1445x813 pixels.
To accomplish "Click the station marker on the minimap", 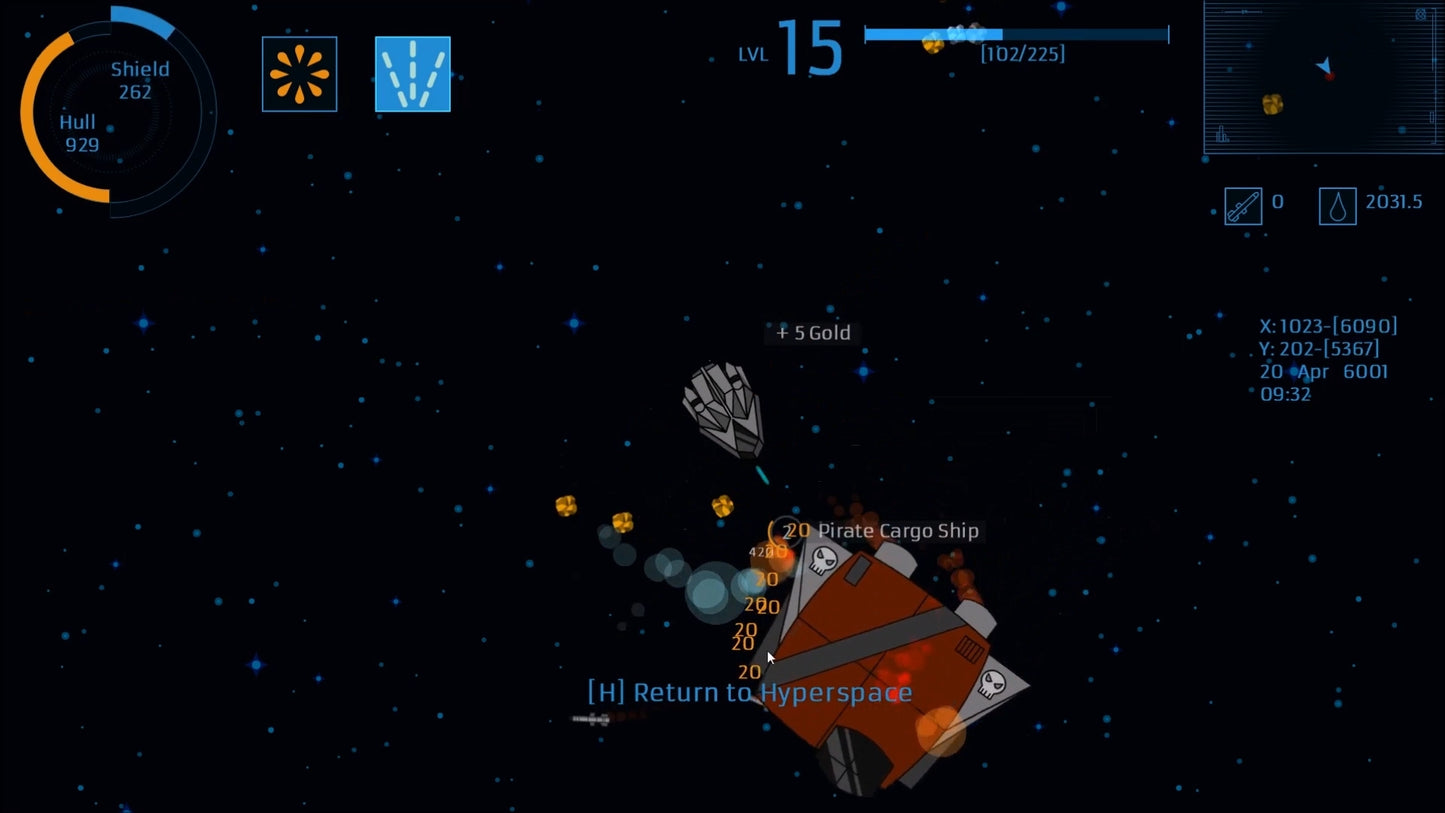I will point(1222,134).
